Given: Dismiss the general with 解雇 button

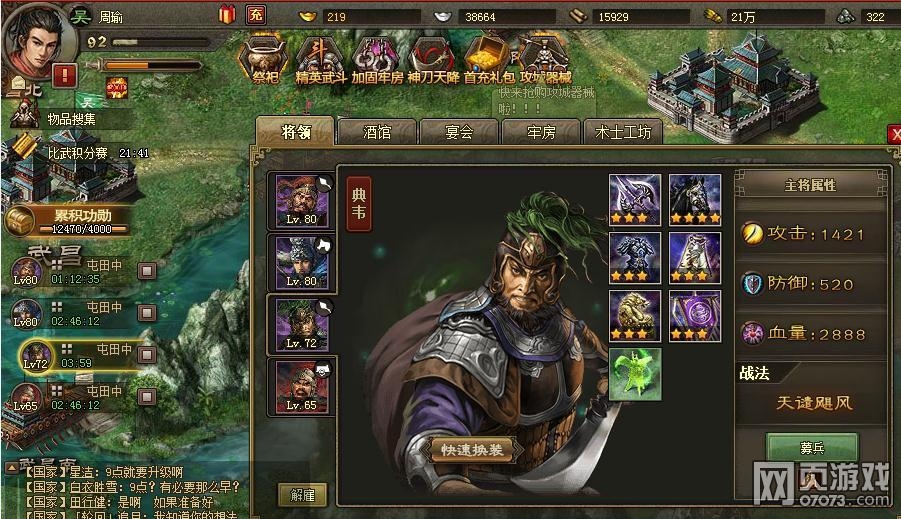Looking at the screenshot, I should pos(301,494).
